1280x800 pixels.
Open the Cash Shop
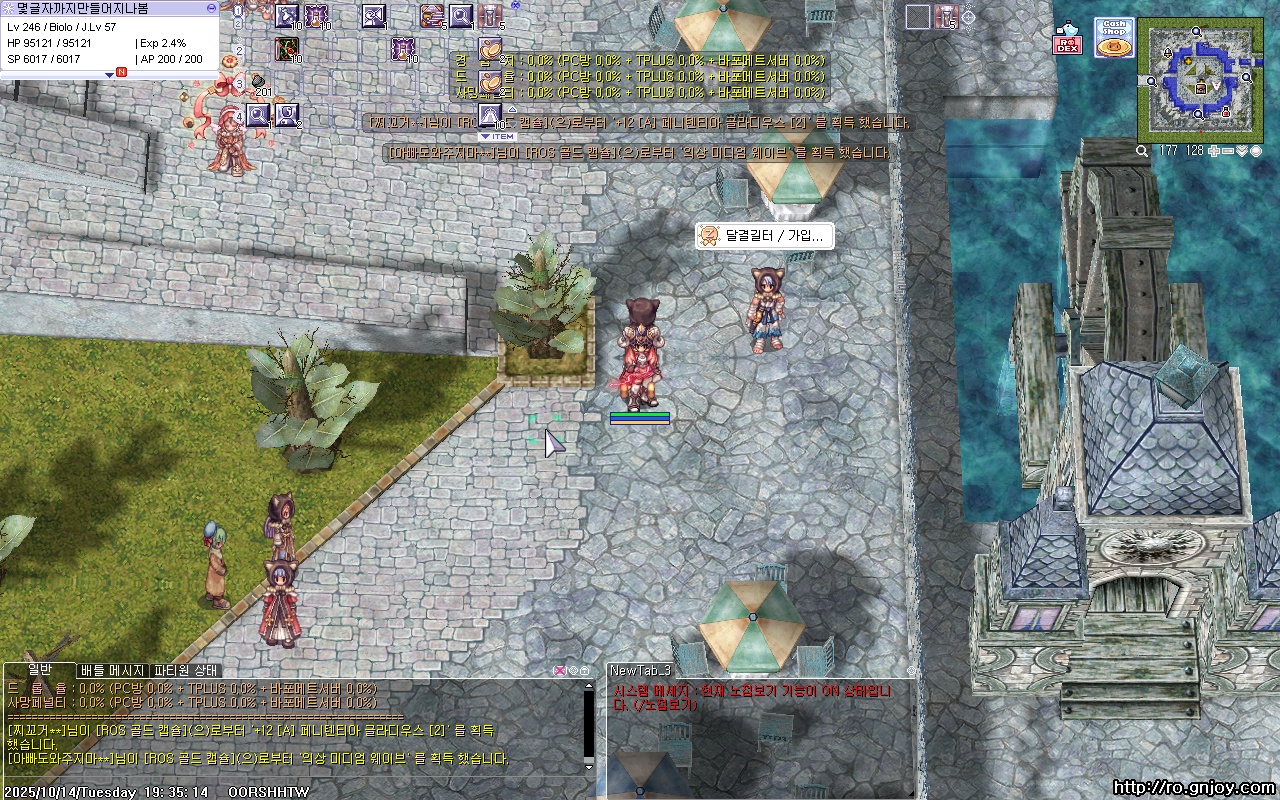[1113, 38]
